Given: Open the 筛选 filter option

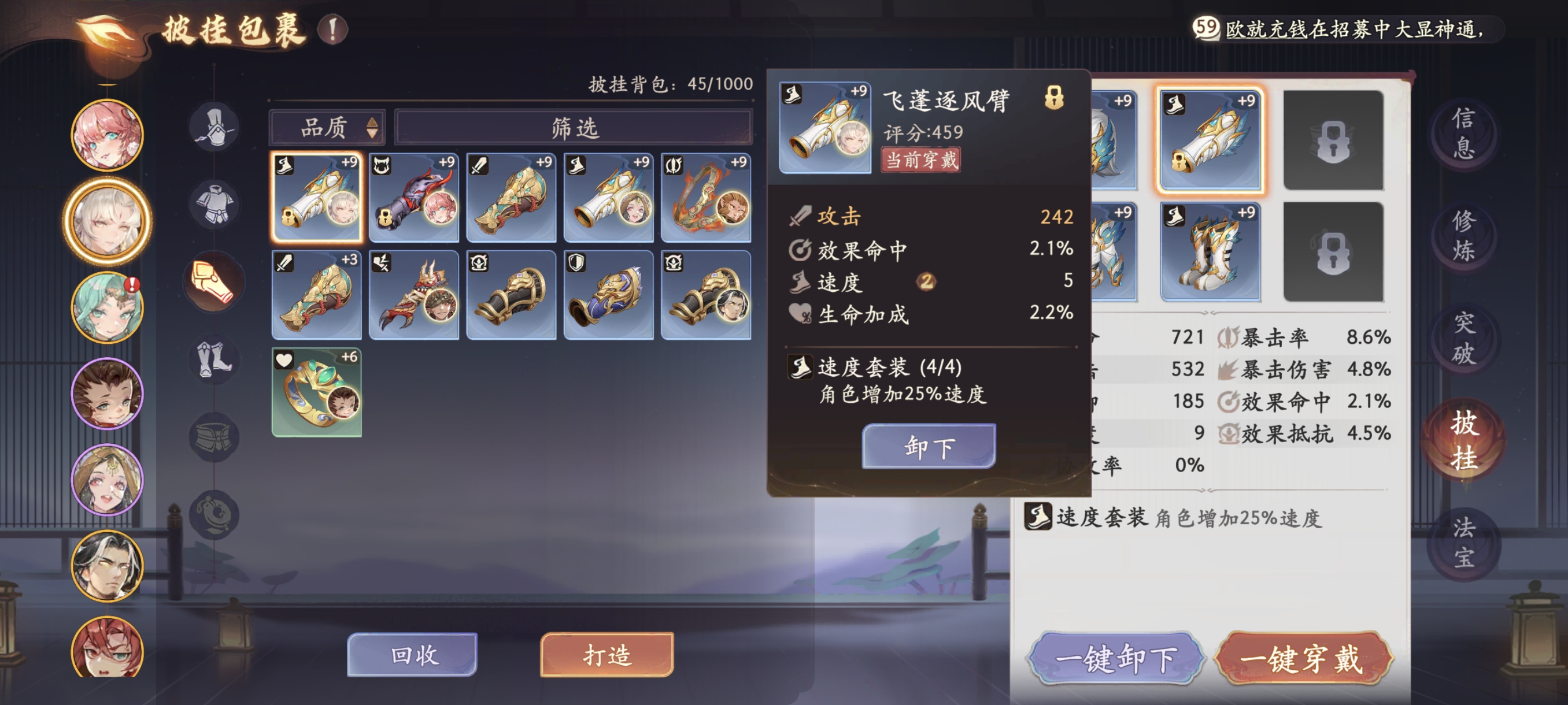Looking at the screenshot, I should pos(574,128).
